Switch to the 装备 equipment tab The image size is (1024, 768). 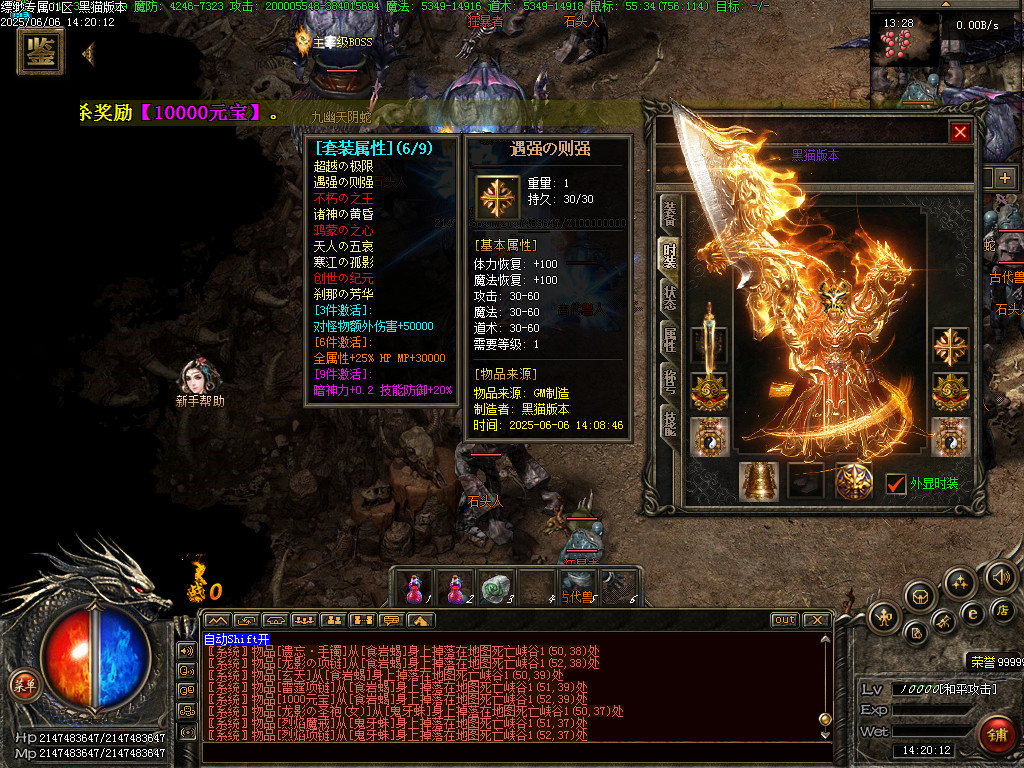click(x=669, y=213)
